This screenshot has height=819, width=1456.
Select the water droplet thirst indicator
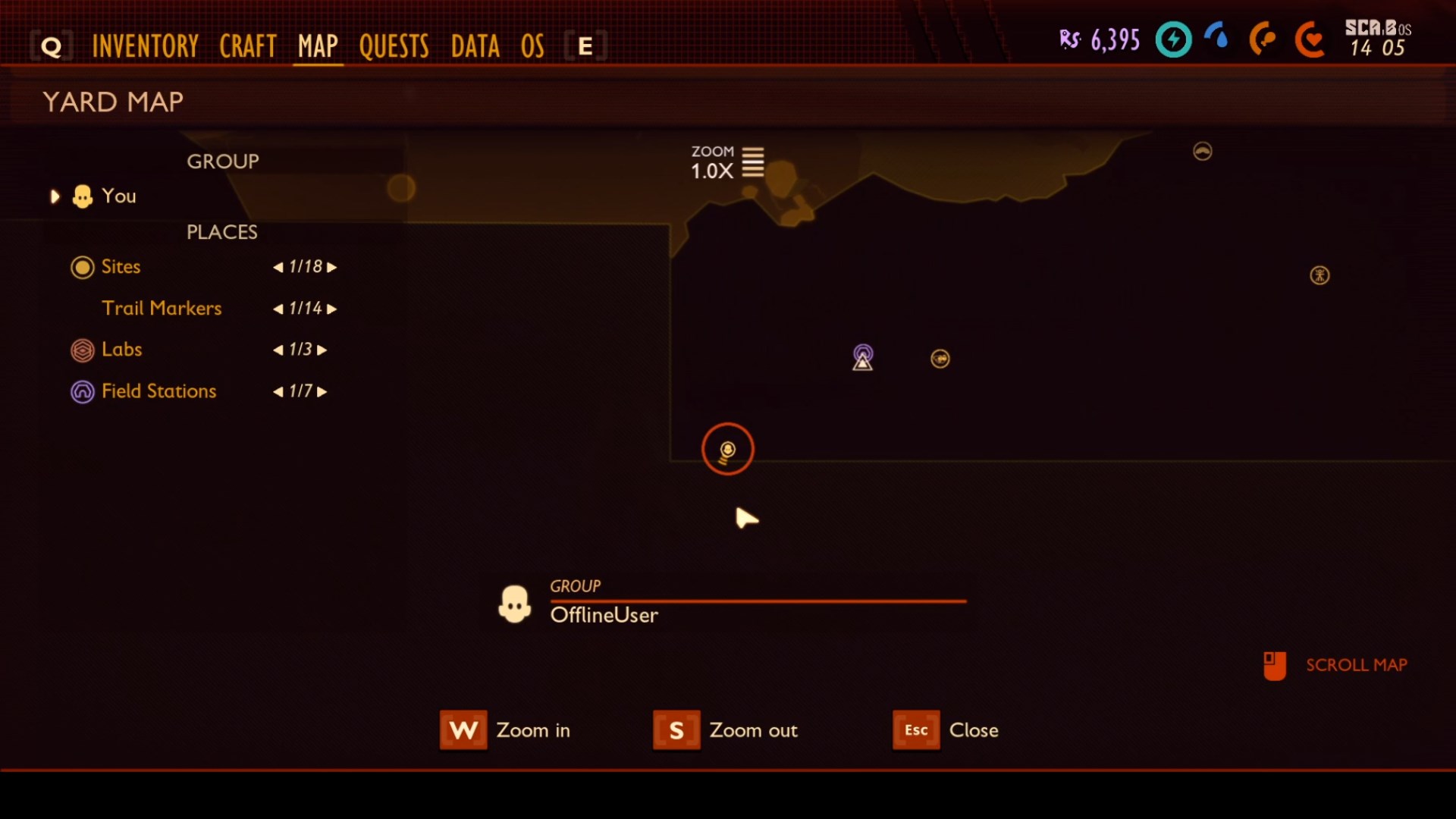coord(1216,39)
